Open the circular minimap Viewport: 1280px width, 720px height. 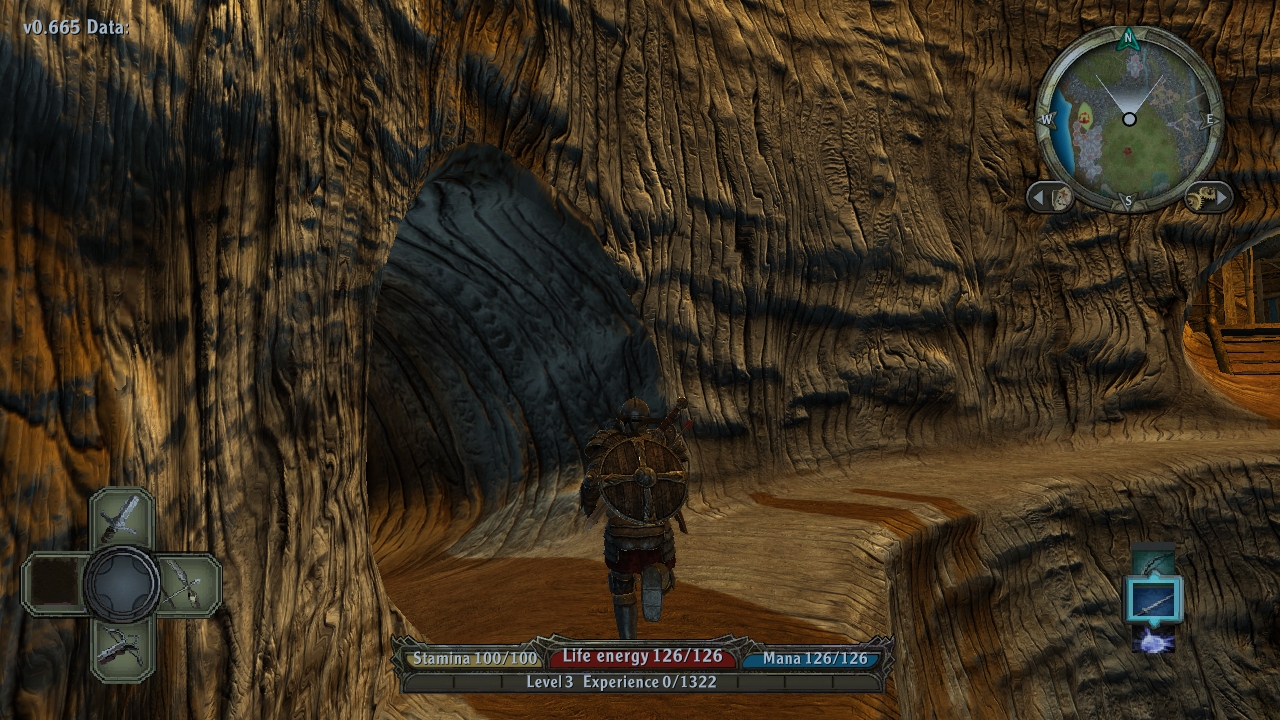tap(1129, 119)
